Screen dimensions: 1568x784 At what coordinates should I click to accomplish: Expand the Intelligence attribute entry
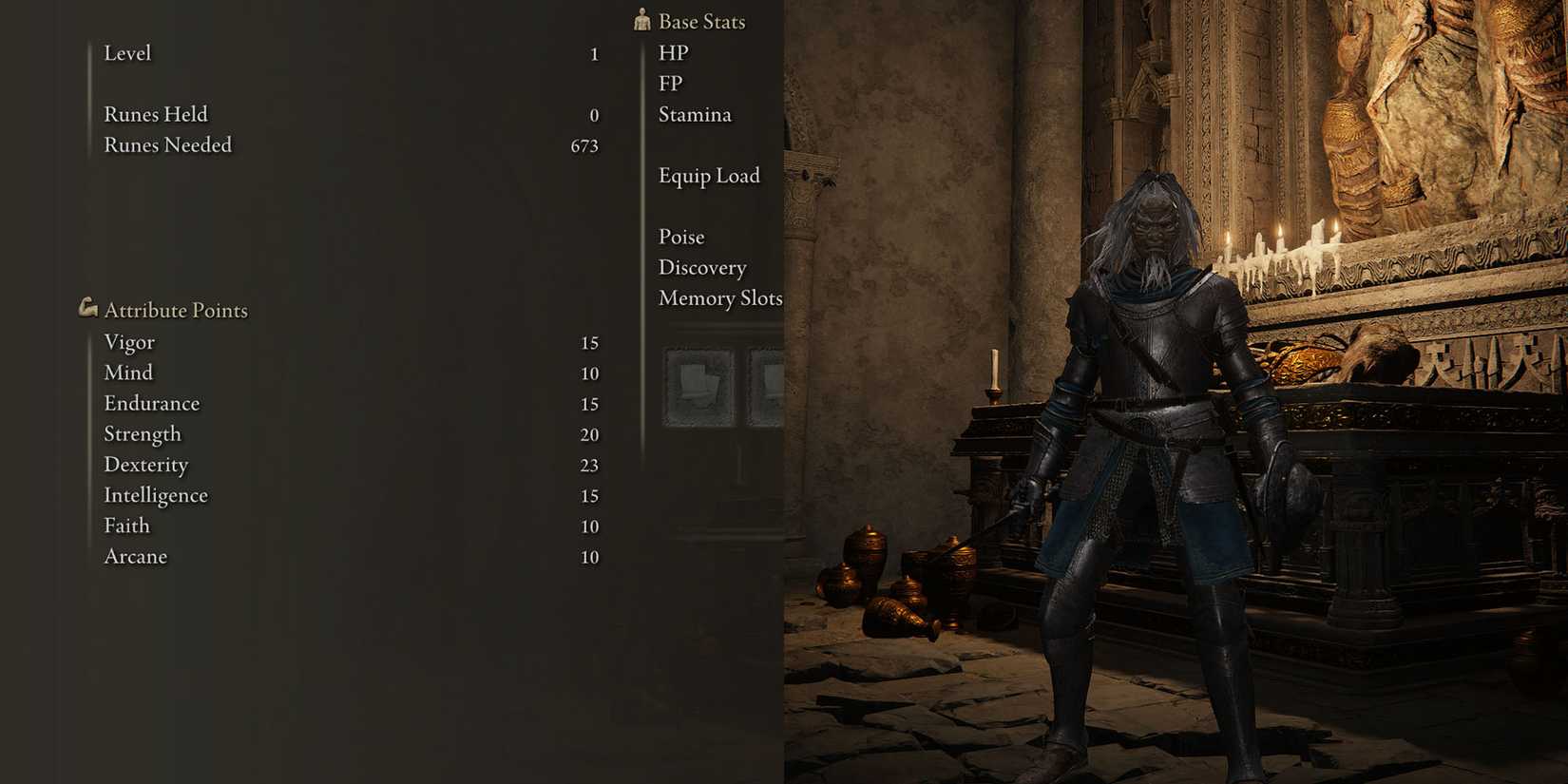click(156, 495)
